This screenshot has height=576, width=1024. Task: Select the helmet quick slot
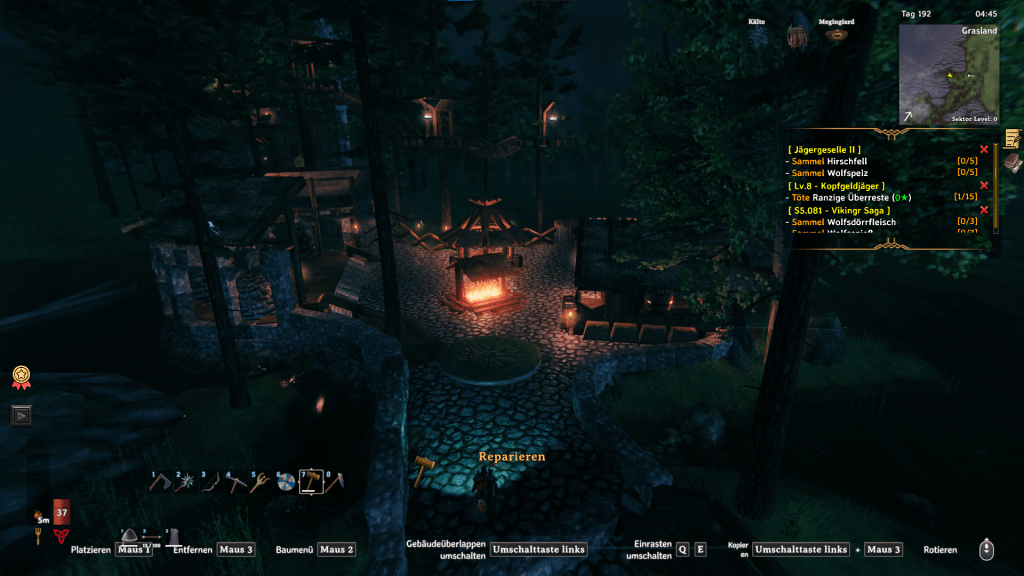pyautogui.click(x=131, y=535)
